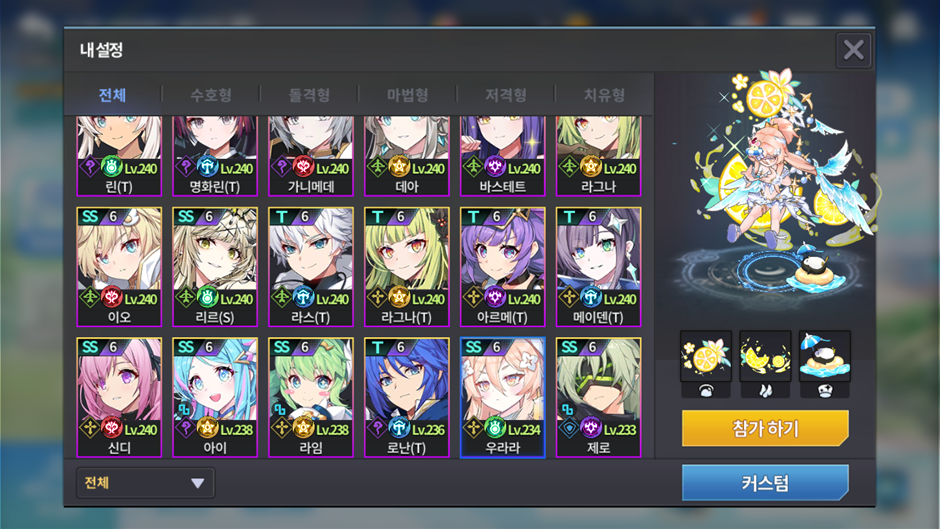
Task: Close the 내설정 window
Action: point(853,50)
